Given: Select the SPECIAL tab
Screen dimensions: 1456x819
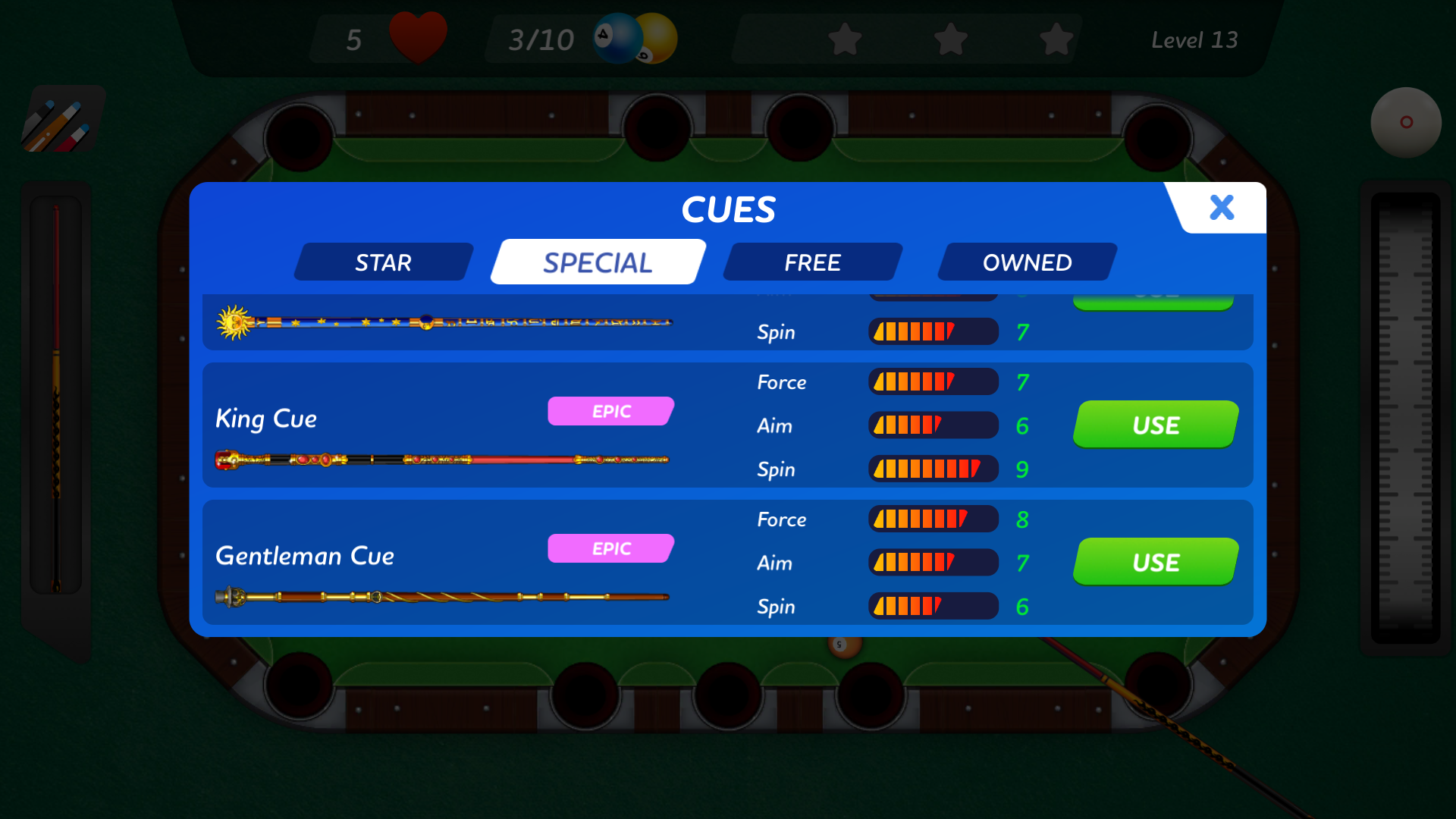Looking at the screenshot, I should pos(596,261).
